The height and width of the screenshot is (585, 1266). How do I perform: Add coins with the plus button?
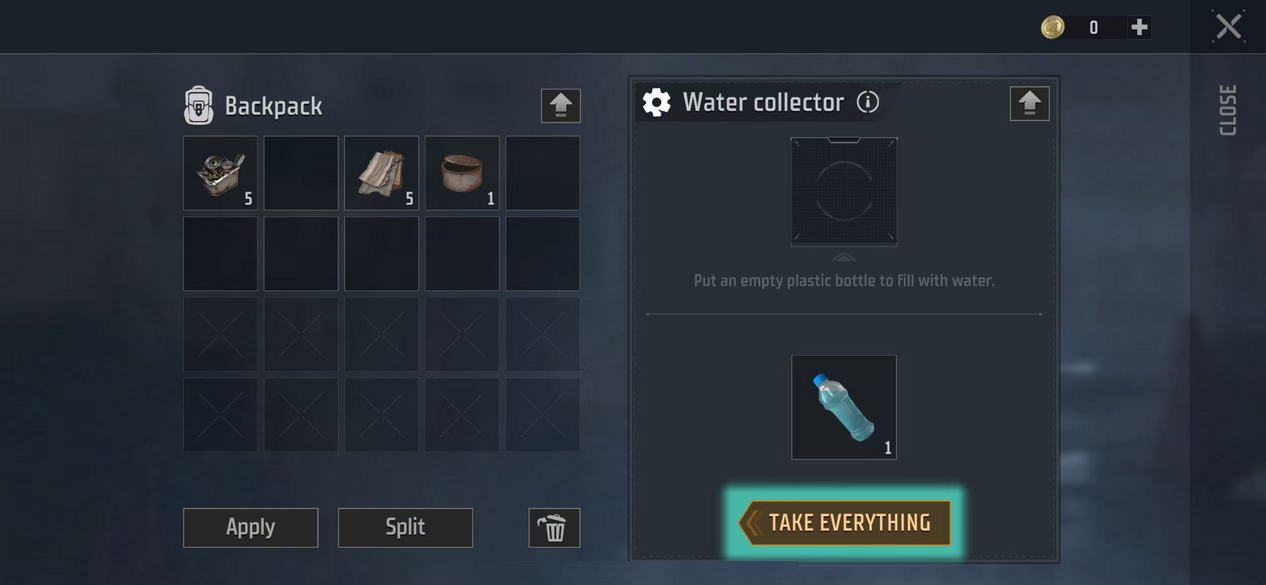point(1139,28)
